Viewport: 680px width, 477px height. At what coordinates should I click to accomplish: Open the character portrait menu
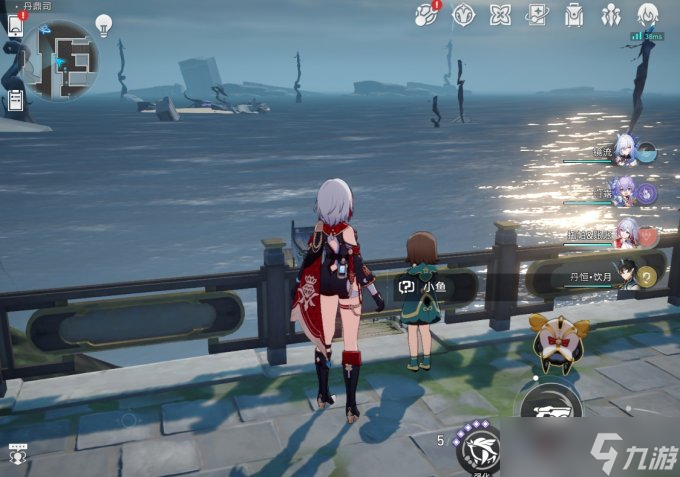coord(648,15)
